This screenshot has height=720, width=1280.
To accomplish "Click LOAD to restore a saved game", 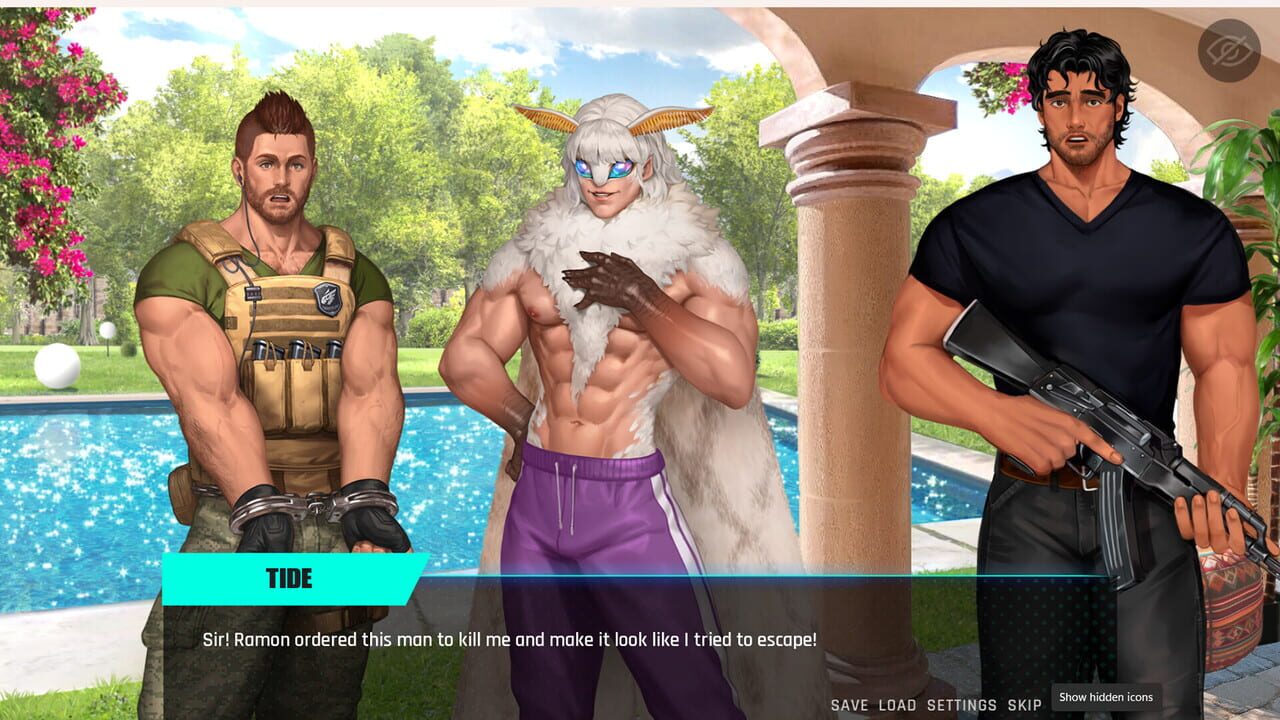I will pos(896,705).
